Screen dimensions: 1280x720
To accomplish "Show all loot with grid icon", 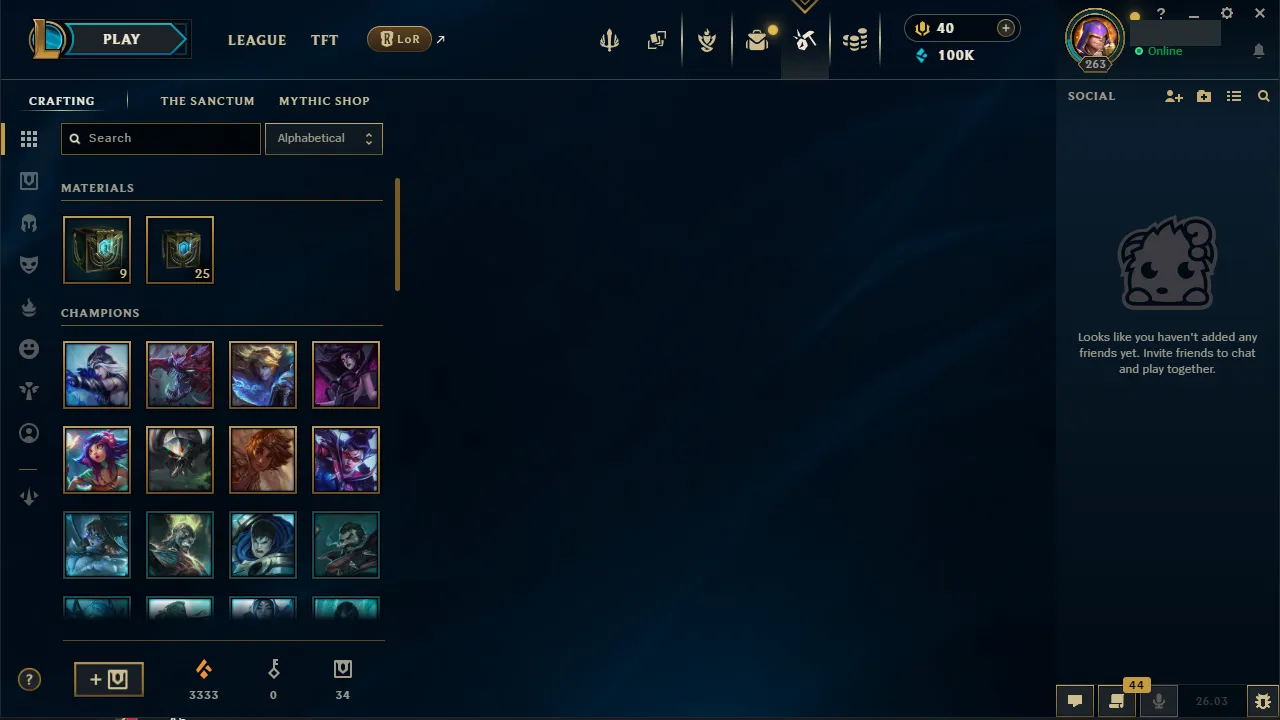I will click(29, 139).
